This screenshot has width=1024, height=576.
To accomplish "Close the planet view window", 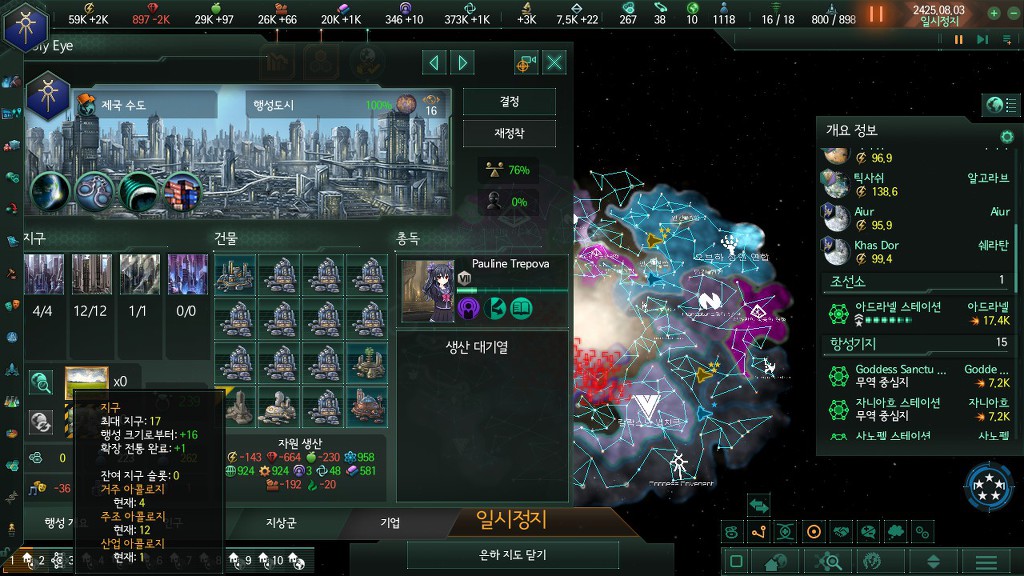I will pos(554,63).
